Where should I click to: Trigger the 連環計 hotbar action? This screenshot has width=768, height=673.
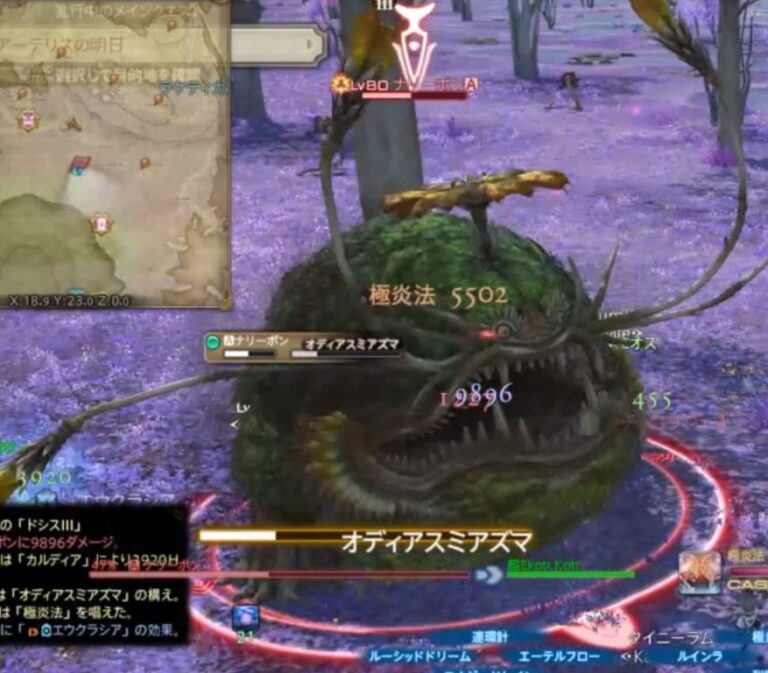click(492, 637)
